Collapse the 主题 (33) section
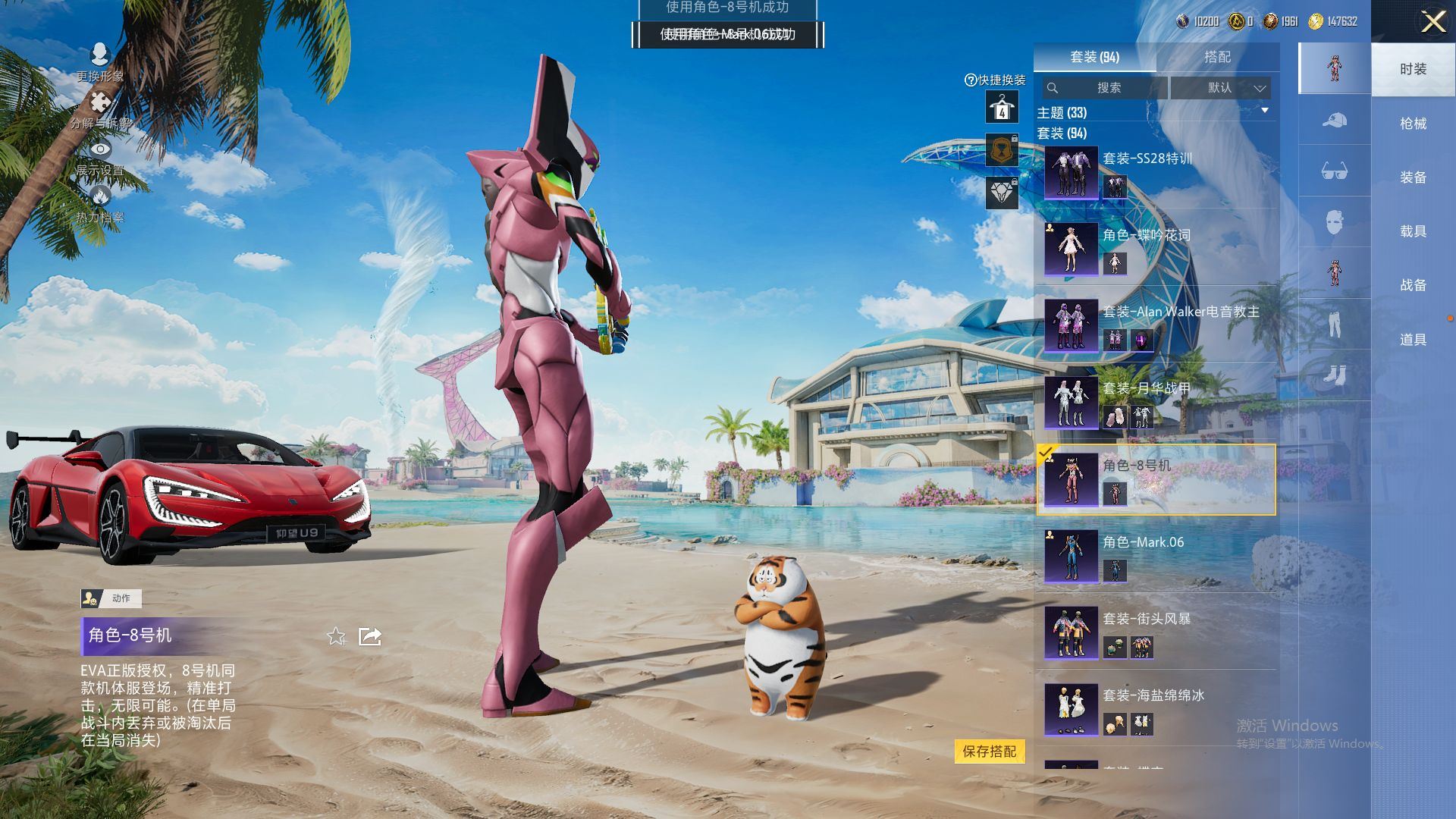1456x819 pixels. pyautogui.click(x=1264, y=111)
